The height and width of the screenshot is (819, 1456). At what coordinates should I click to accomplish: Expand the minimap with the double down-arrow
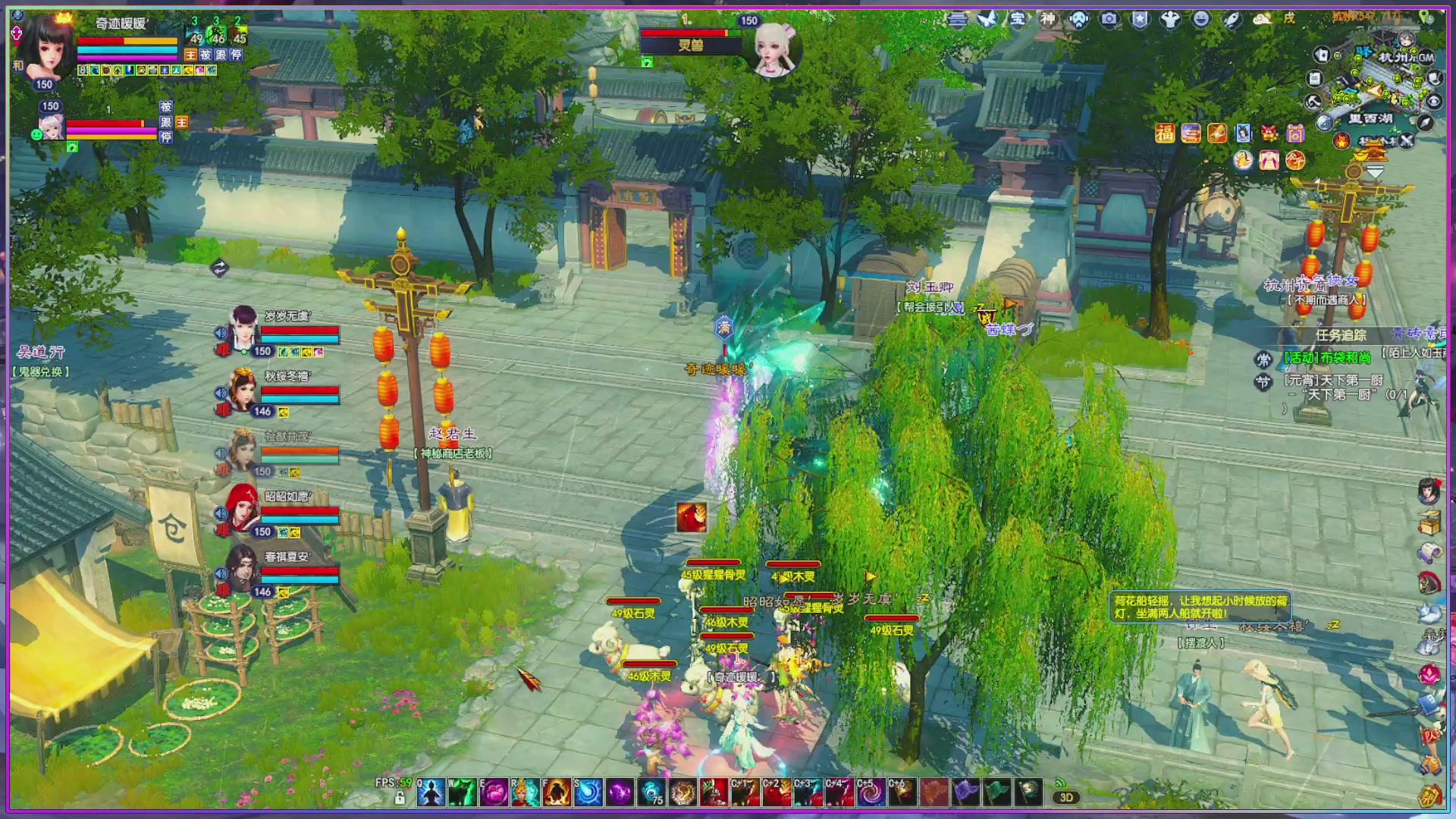pos(1375,171)
